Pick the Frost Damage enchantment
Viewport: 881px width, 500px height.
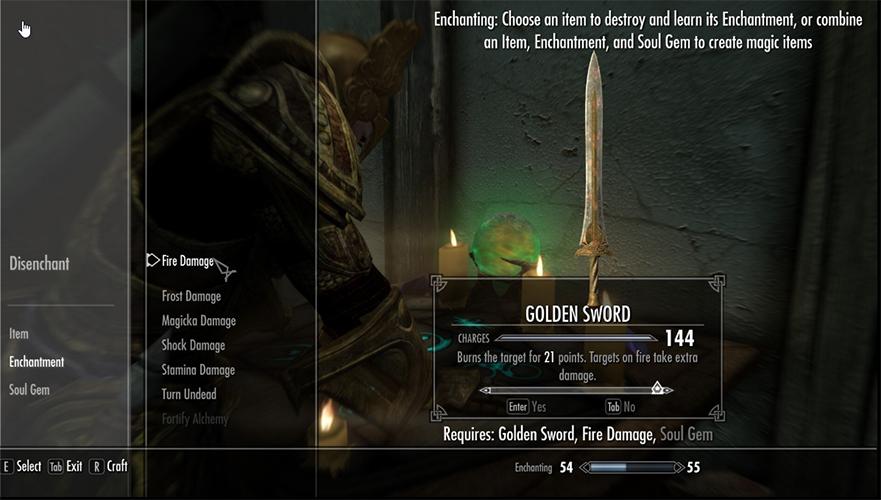click(x=191, y=297)
